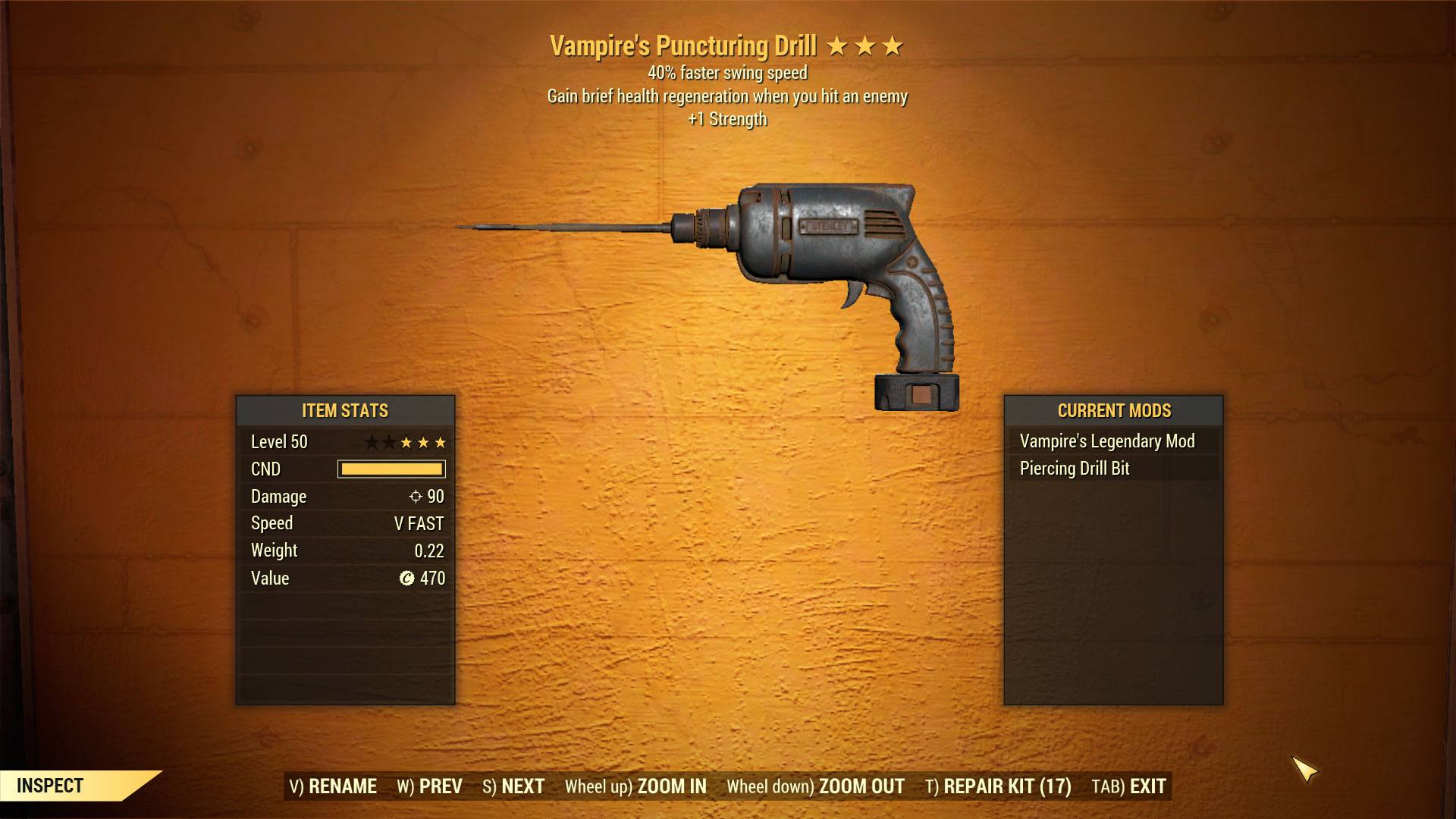Toggle the Piercing Drill Bit mod
Viewport: 1456px width, 819px height.
pos(1075,469)
